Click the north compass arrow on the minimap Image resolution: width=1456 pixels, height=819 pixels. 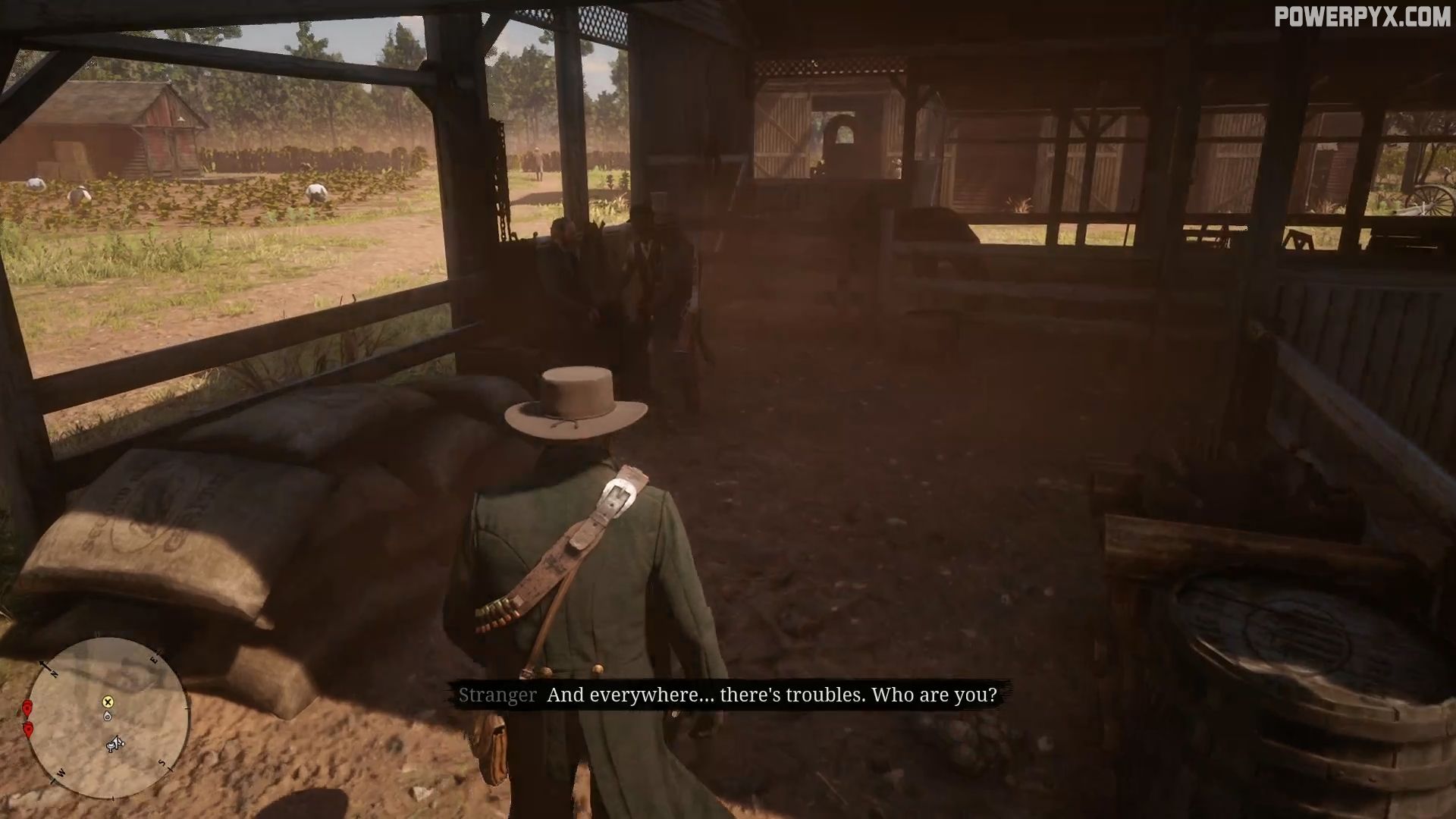[x=43, y=664]
